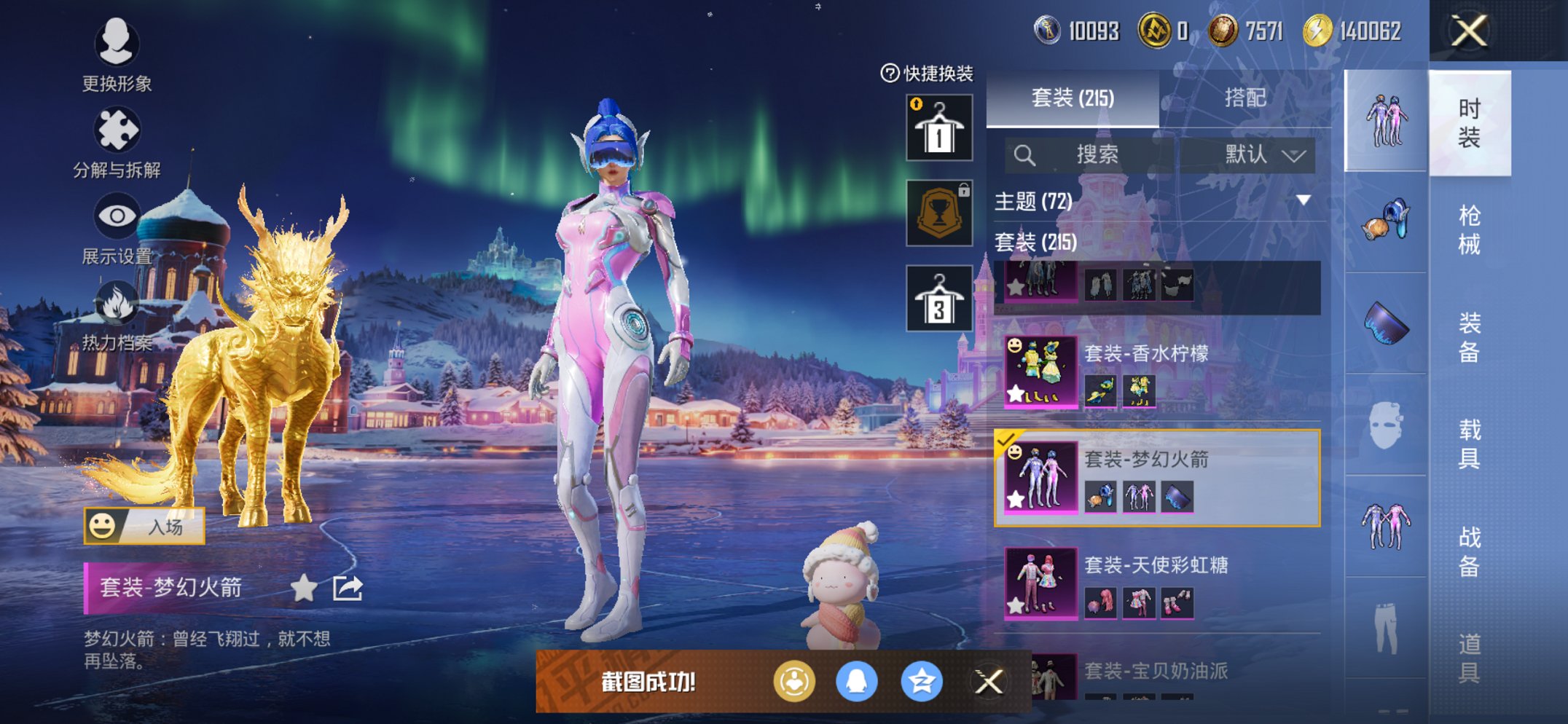Screen dimensions: 1568x724
Task: Open the 枪械 firearms category
Action: (x=1469, y=229)
